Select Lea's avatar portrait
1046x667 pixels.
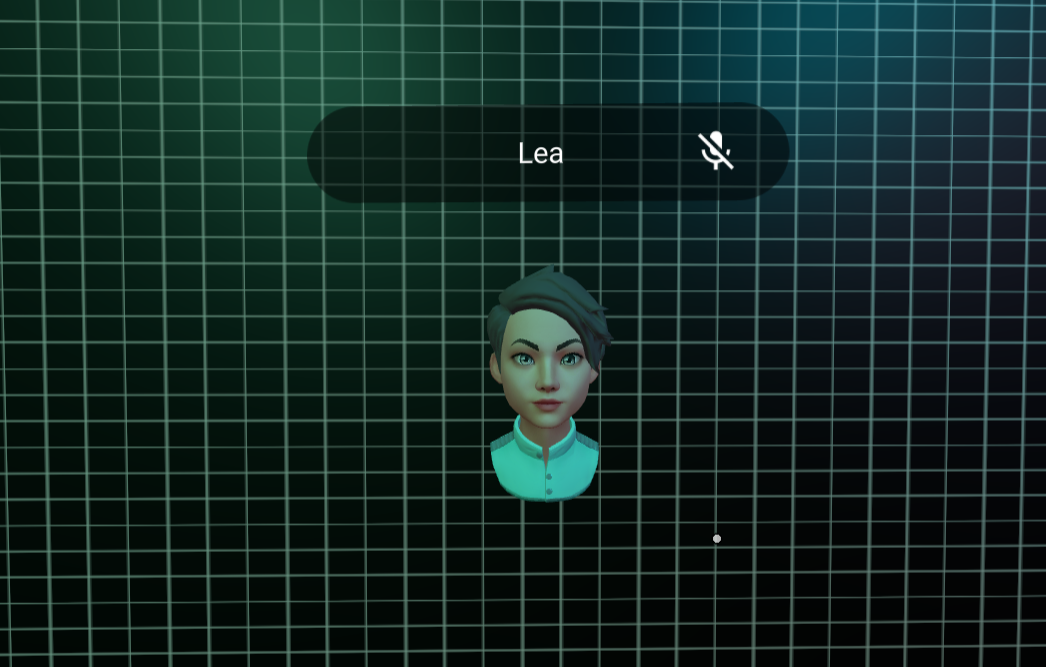click(546, 383)
